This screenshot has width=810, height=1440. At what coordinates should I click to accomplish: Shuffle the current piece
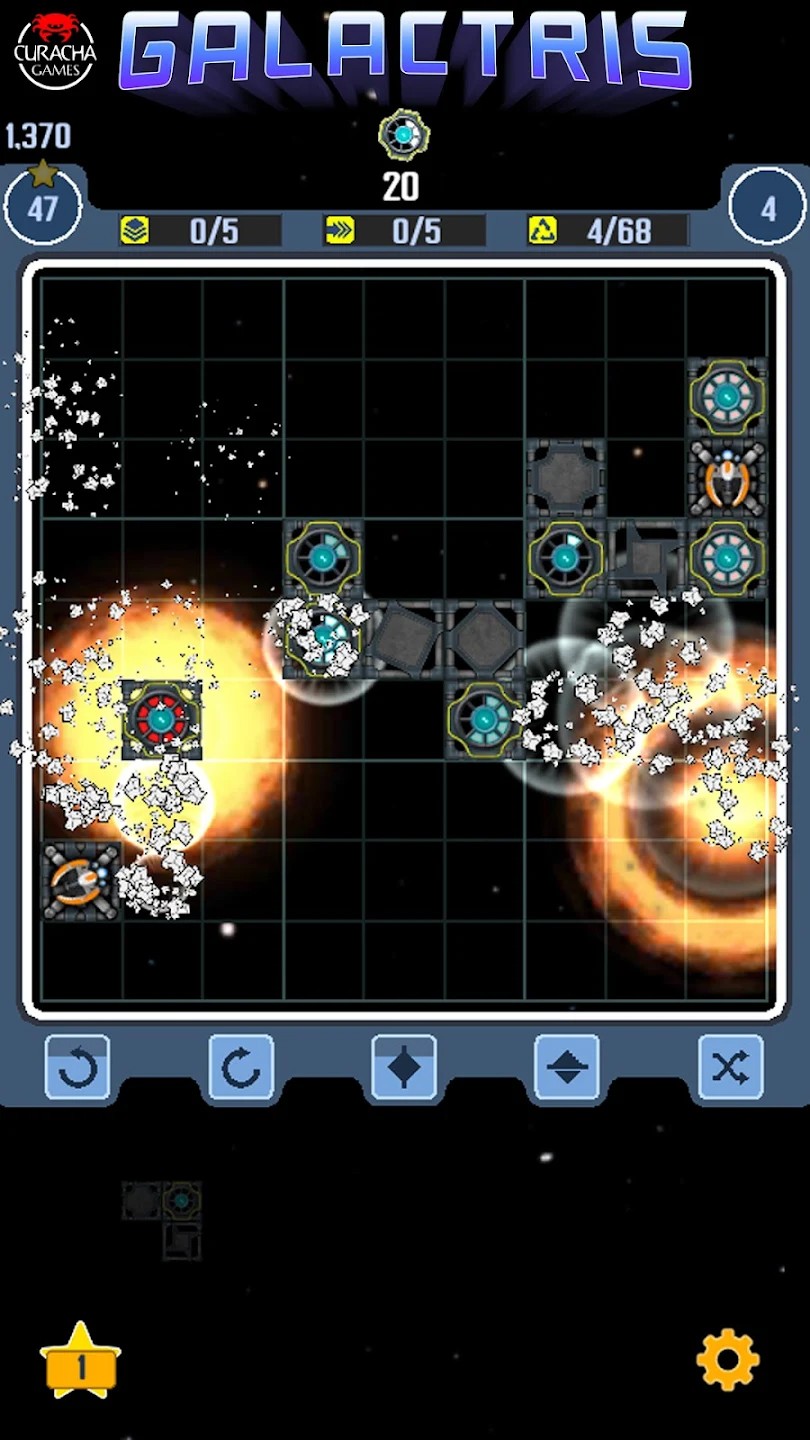click(x=730, y=1068)
